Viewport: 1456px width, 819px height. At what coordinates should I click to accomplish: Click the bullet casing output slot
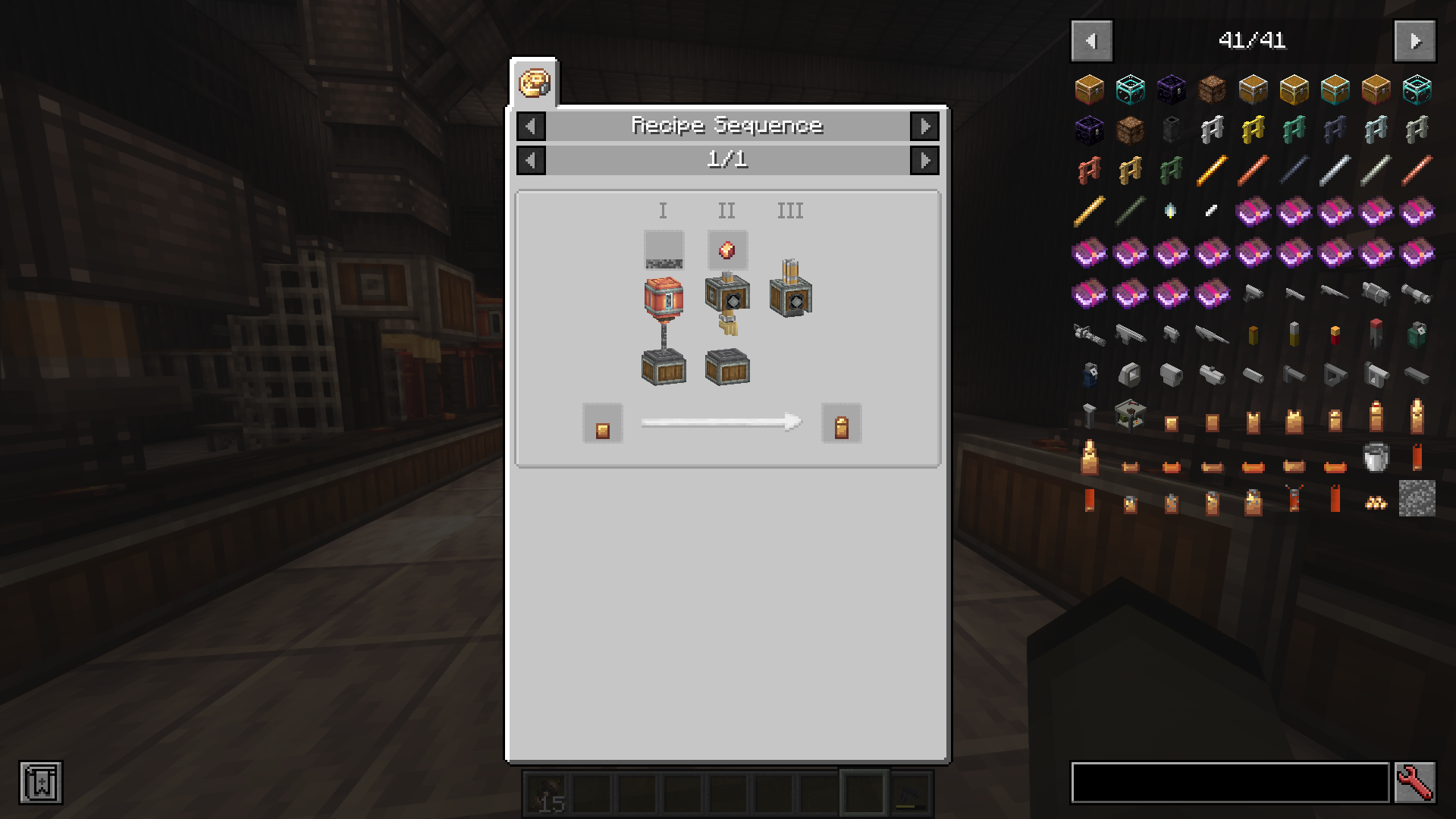[840, 423]
